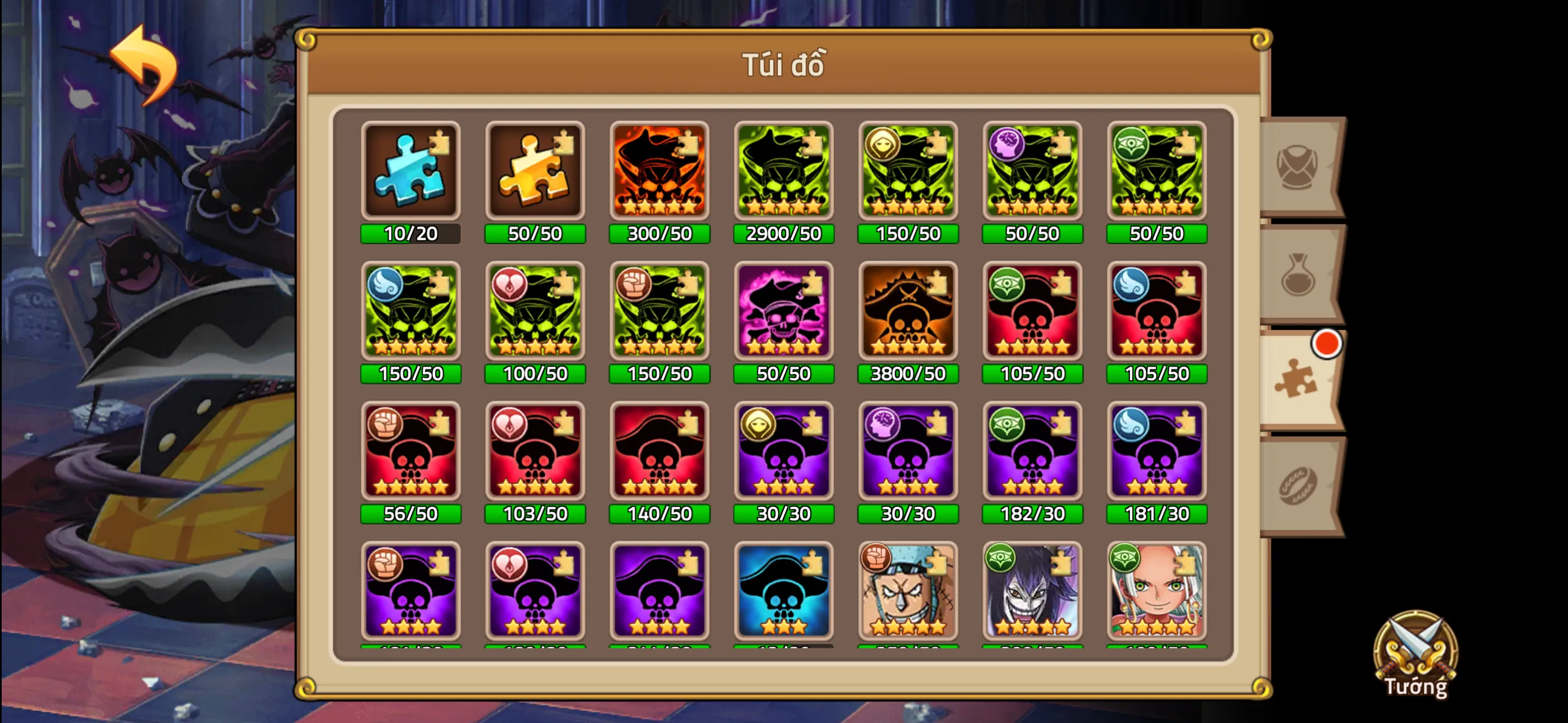The image size is (1568, 723).
Task: Tap Franky's hero shard portrait
Action: [907, 590]
